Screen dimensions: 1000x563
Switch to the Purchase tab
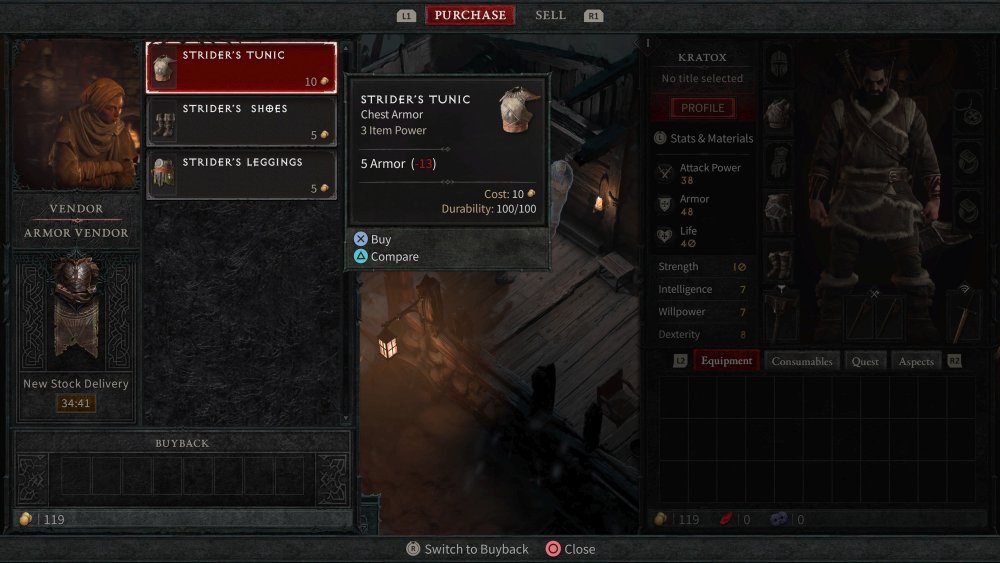click(x=470, y=15)
